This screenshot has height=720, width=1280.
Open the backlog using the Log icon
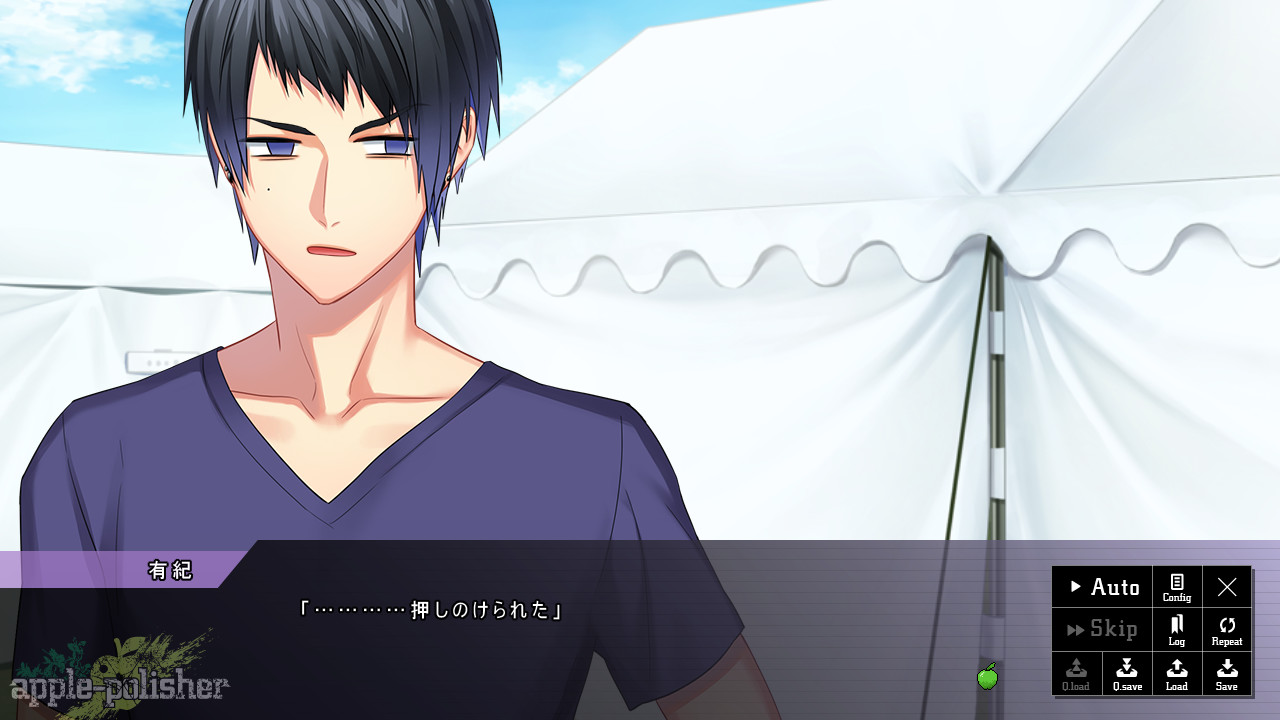(x=1176, y=630)
